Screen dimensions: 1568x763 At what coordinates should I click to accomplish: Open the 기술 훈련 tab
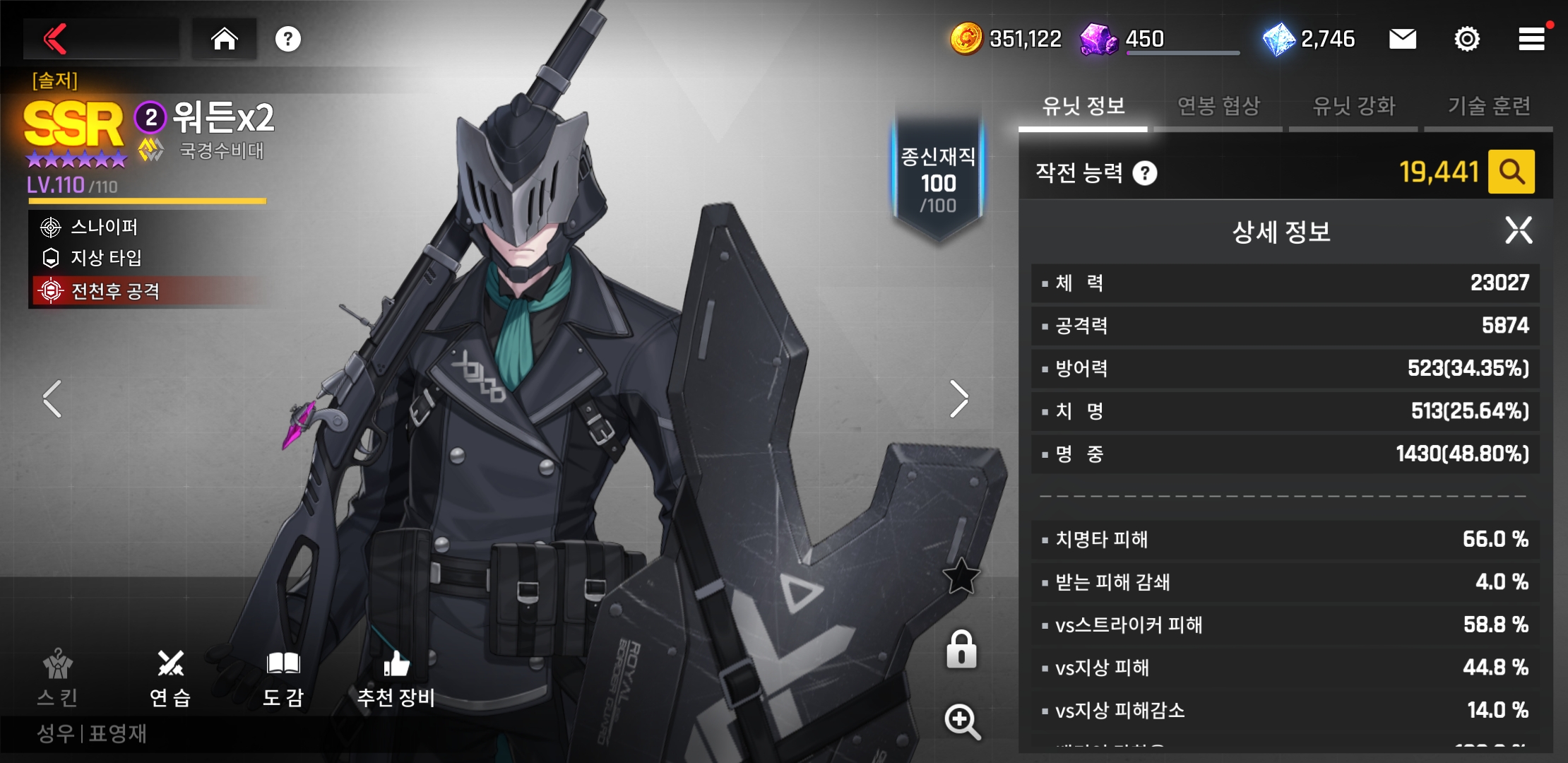pyautogui.click(x=1489, y=107)
